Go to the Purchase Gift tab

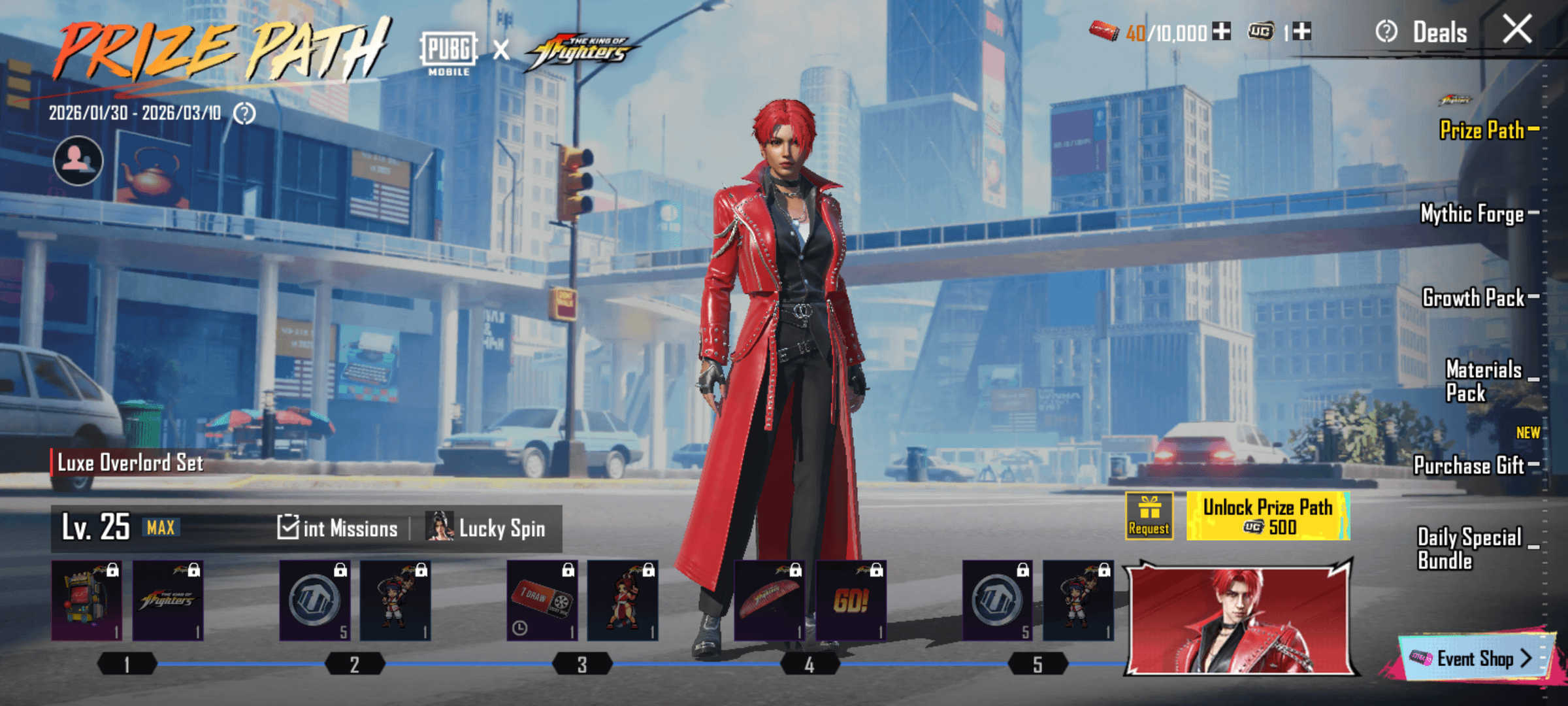pyautogui.click(x=1469, y=465)
